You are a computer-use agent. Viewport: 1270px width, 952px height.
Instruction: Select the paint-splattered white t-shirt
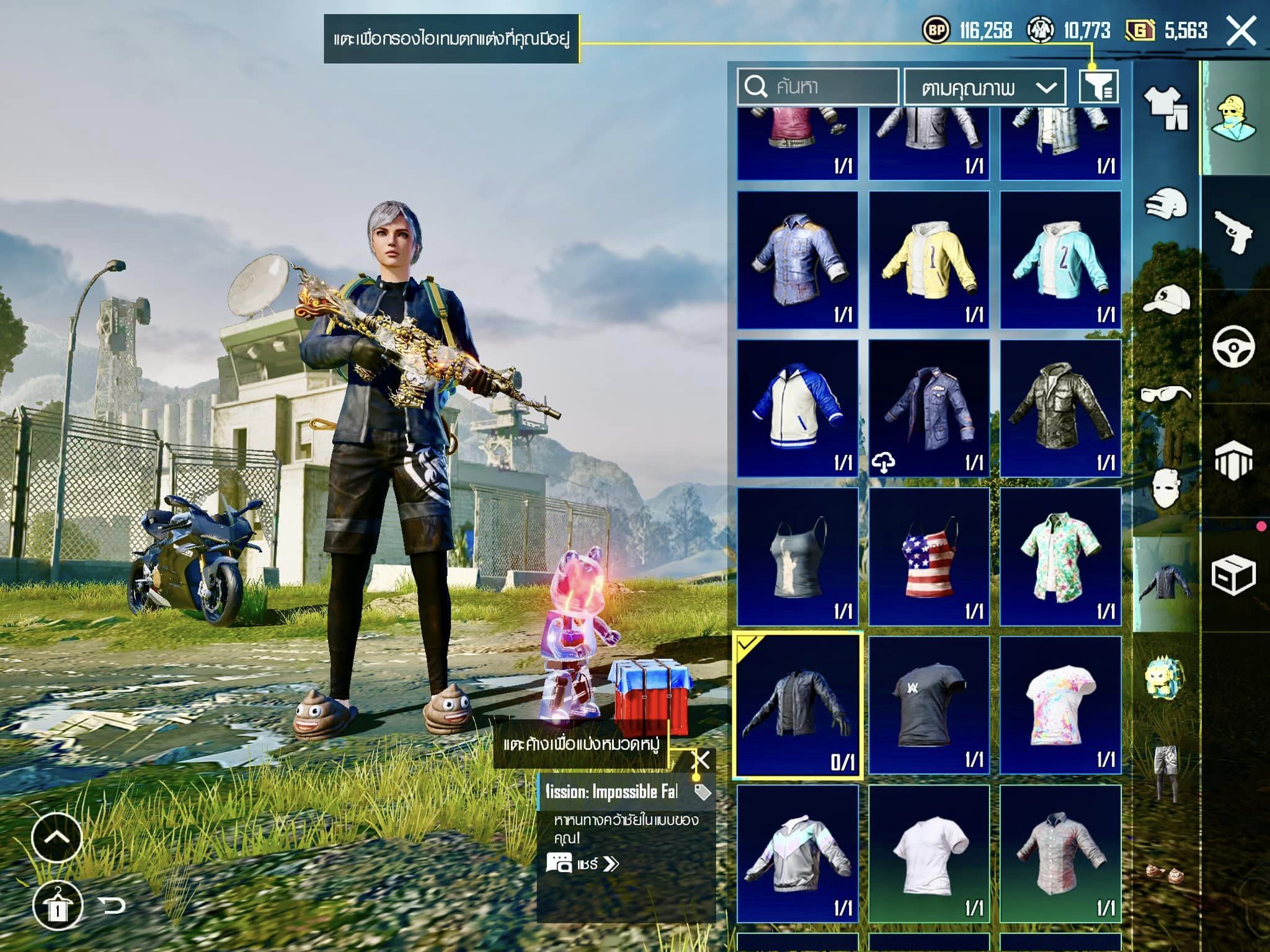coord(1060,705)
